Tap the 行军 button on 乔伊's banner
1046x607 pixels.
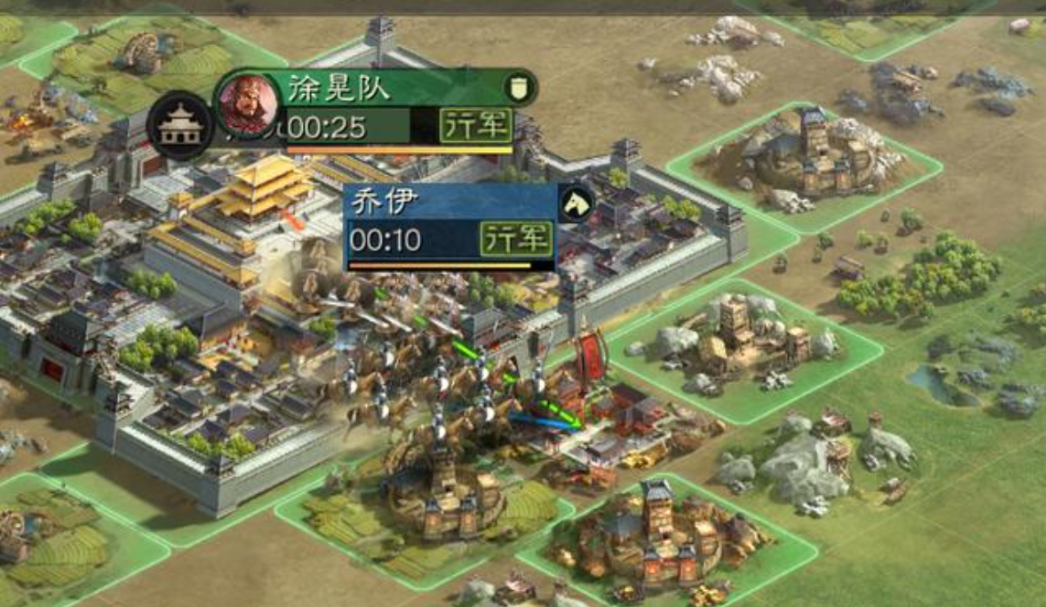pyautogui.click(x=516, y=239)
